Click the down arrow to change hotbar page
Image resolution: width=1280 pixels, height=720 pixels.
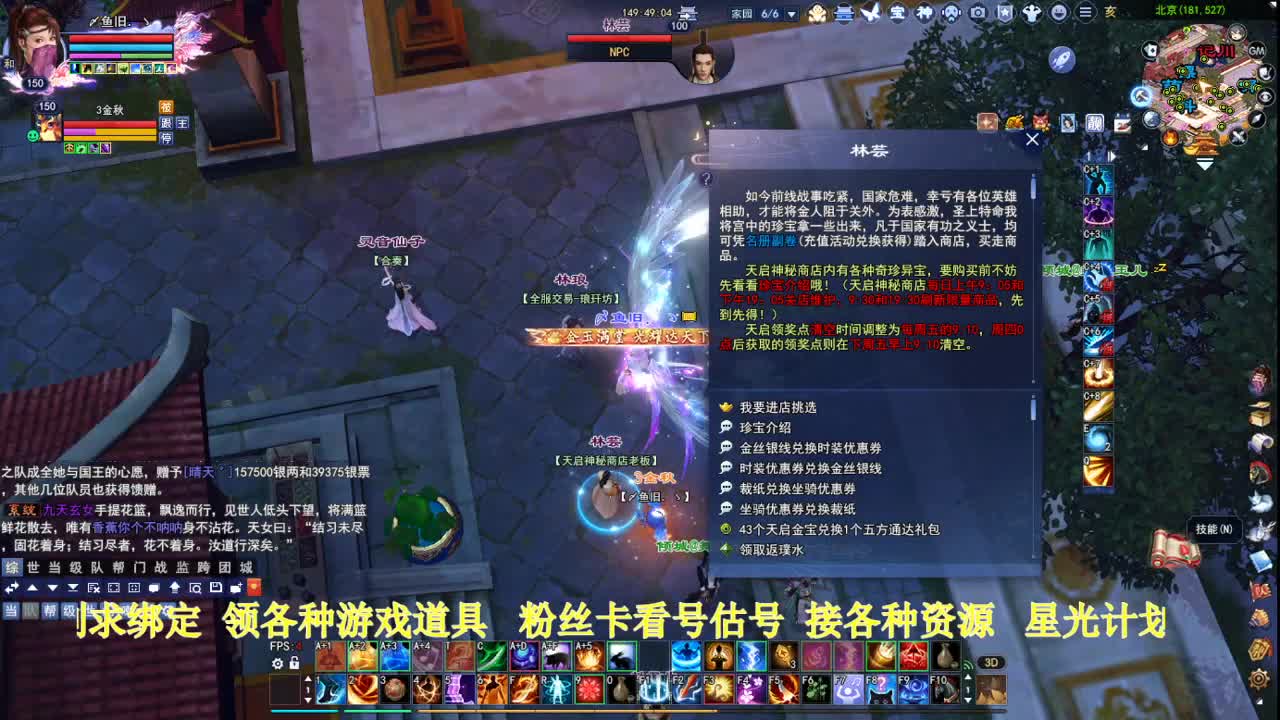click(x=309, y=700)
